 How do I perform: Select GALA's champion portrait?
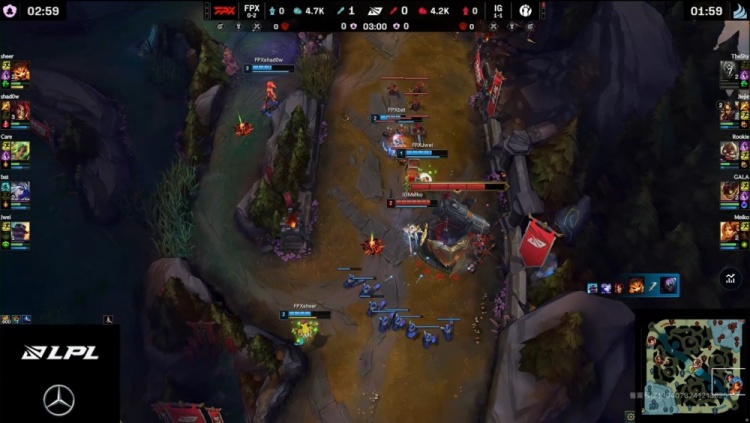click(x=729, y=190)
